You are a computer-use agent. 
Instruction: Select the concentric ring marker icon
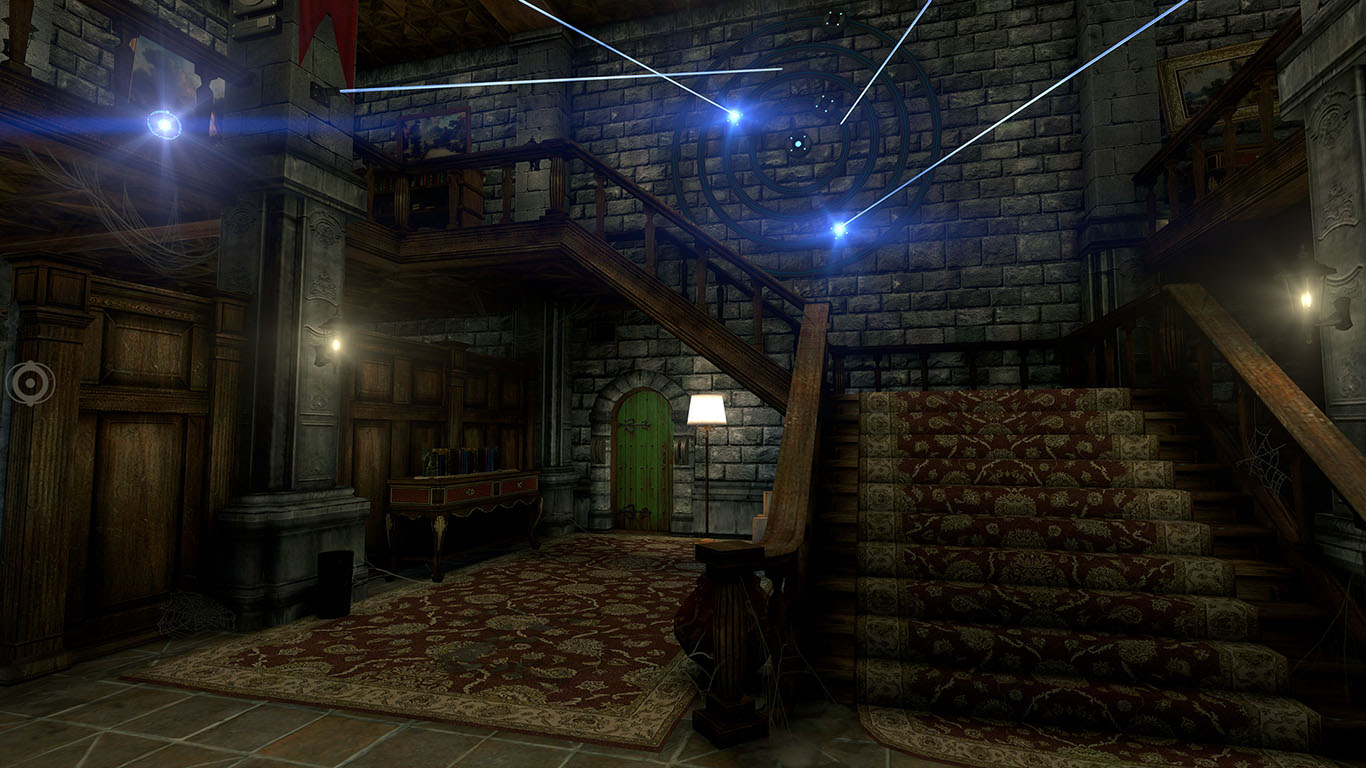click(29, 383)
